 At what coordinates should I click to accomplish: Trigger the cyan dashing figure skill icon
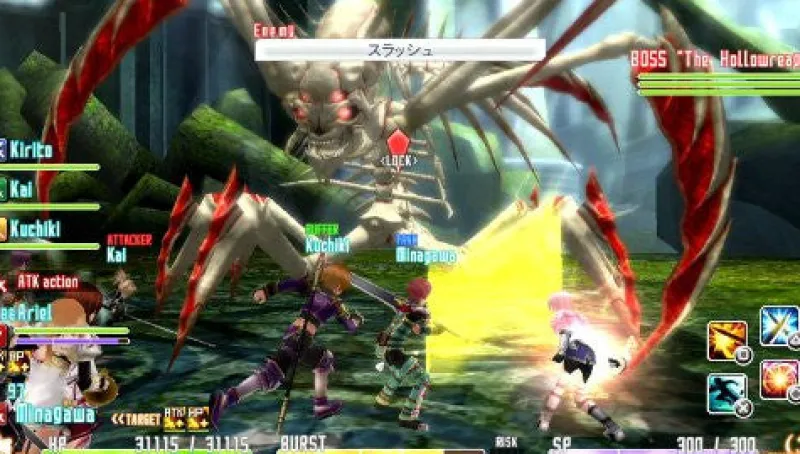726,392
